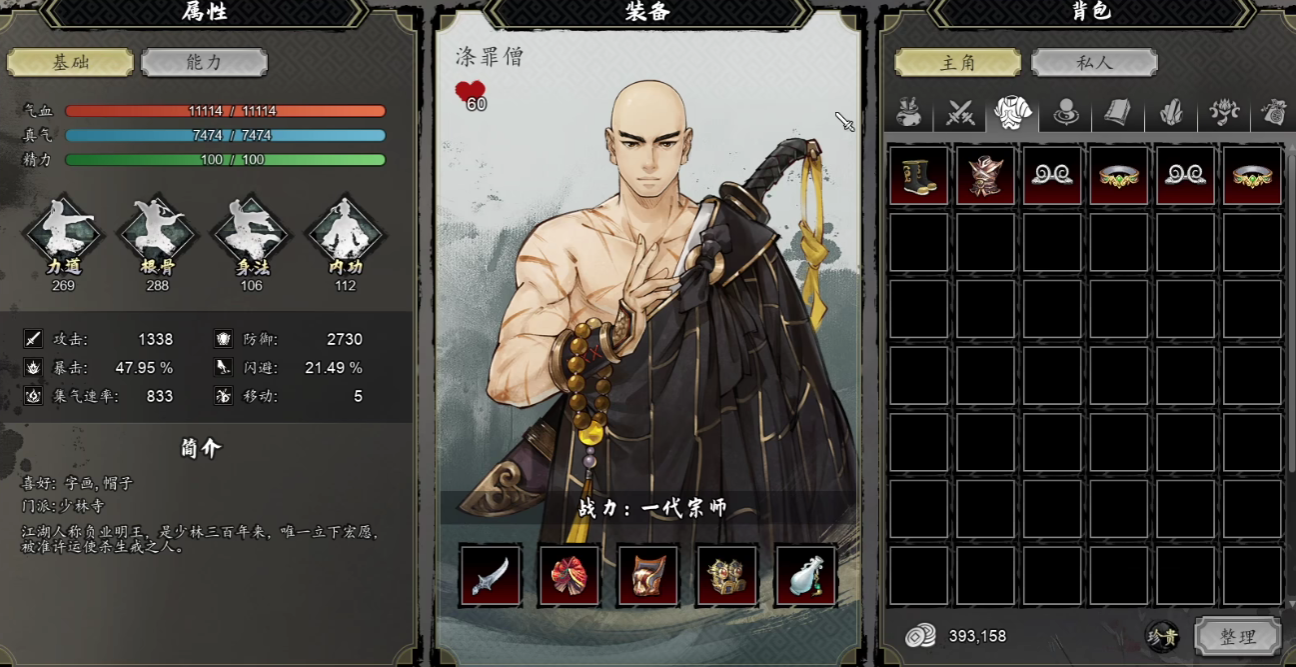
Task: Choose the equipped bronze armor slot
Action: [x=648, y=575]
